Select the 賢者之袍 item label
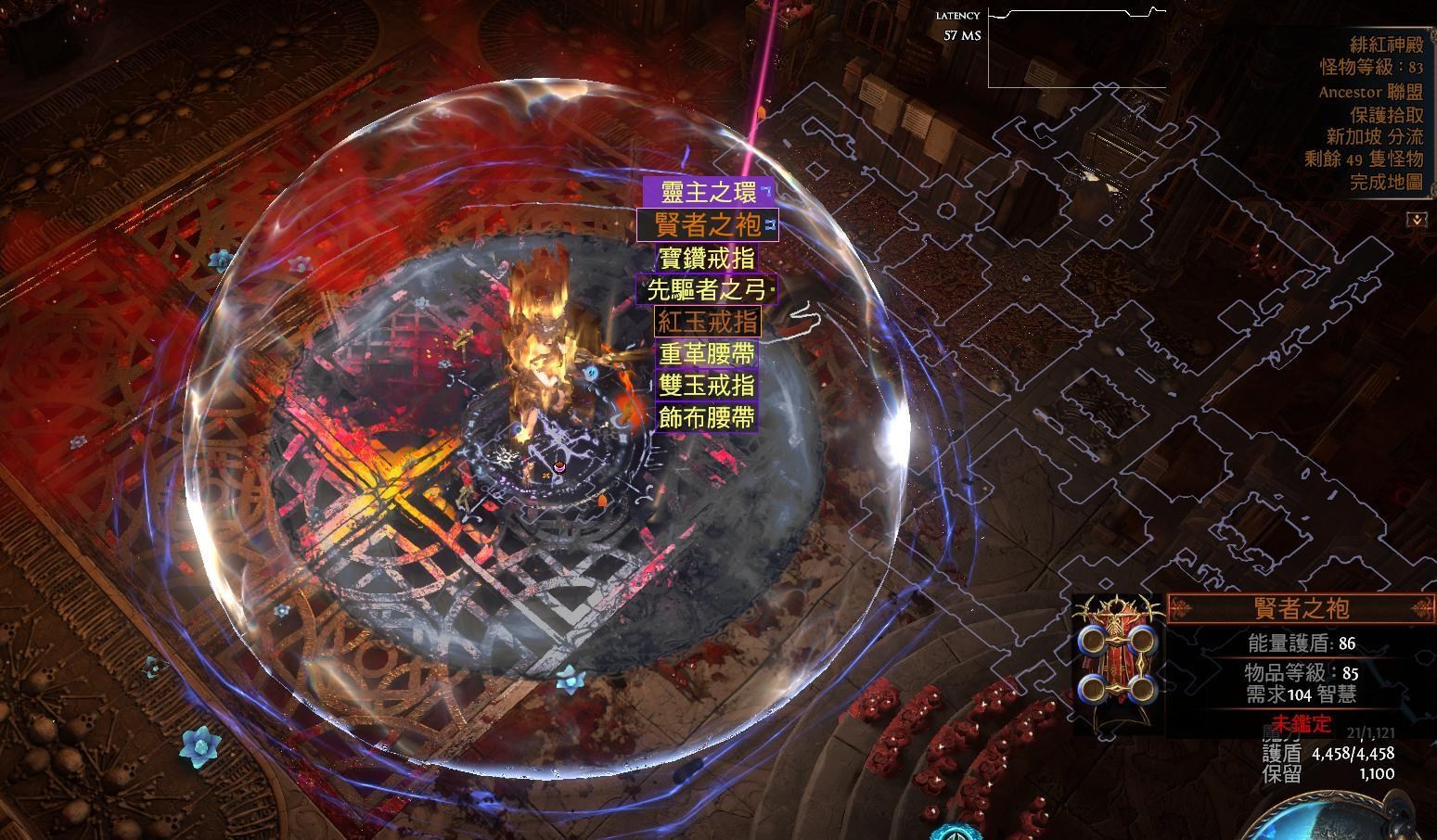The height and width of the screenshot is (840, 1437). [707, 224]
